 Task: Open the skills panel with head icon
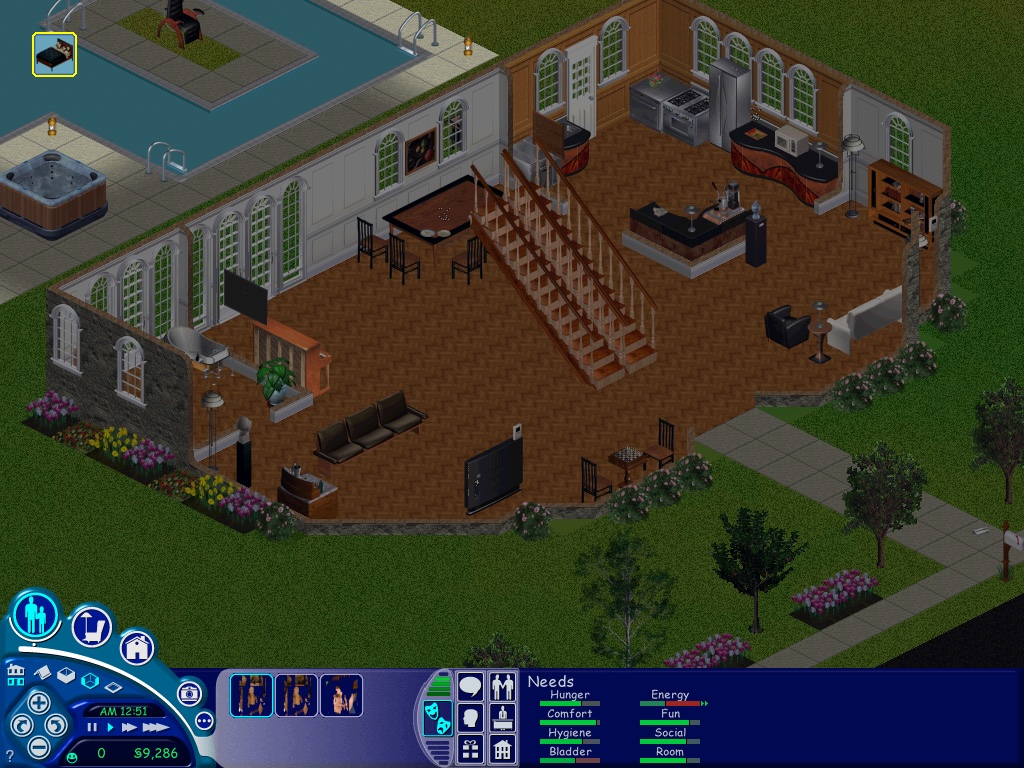[x=470, y=717]
